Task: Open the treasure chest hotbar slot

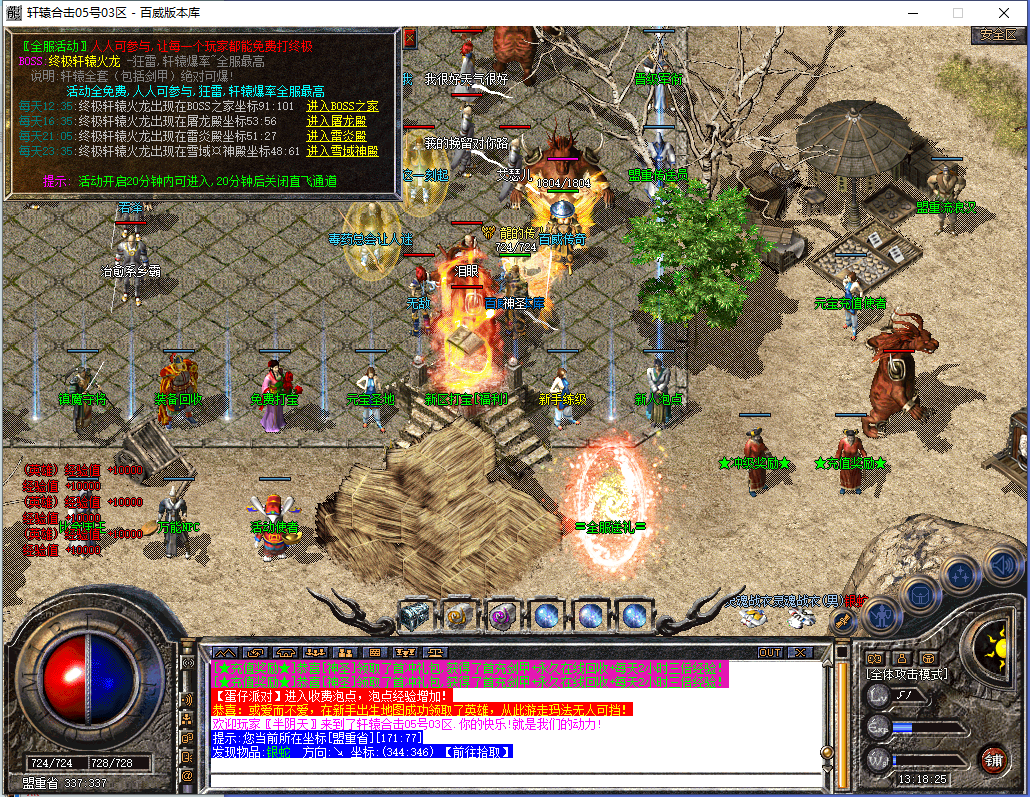Action: pyautogui.click(x=414, y=615)
